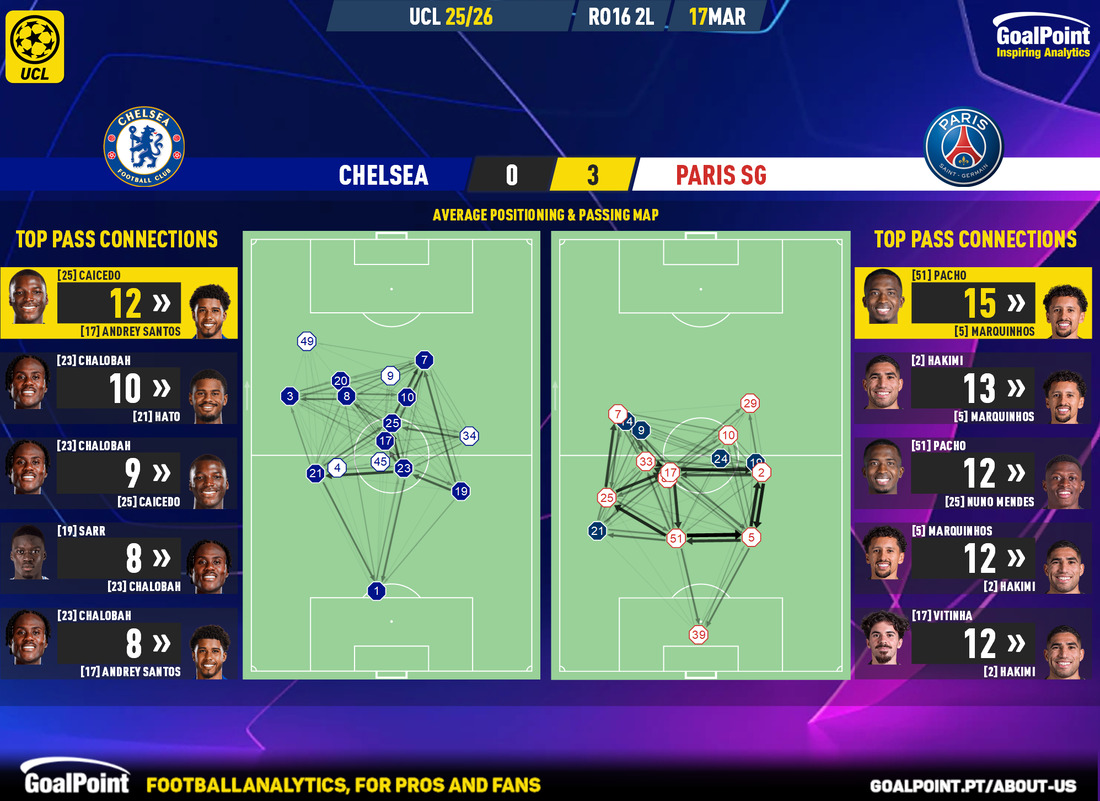Open the Pacho to Marquinhos top connection
The image size is (1100, 801).
974,302
